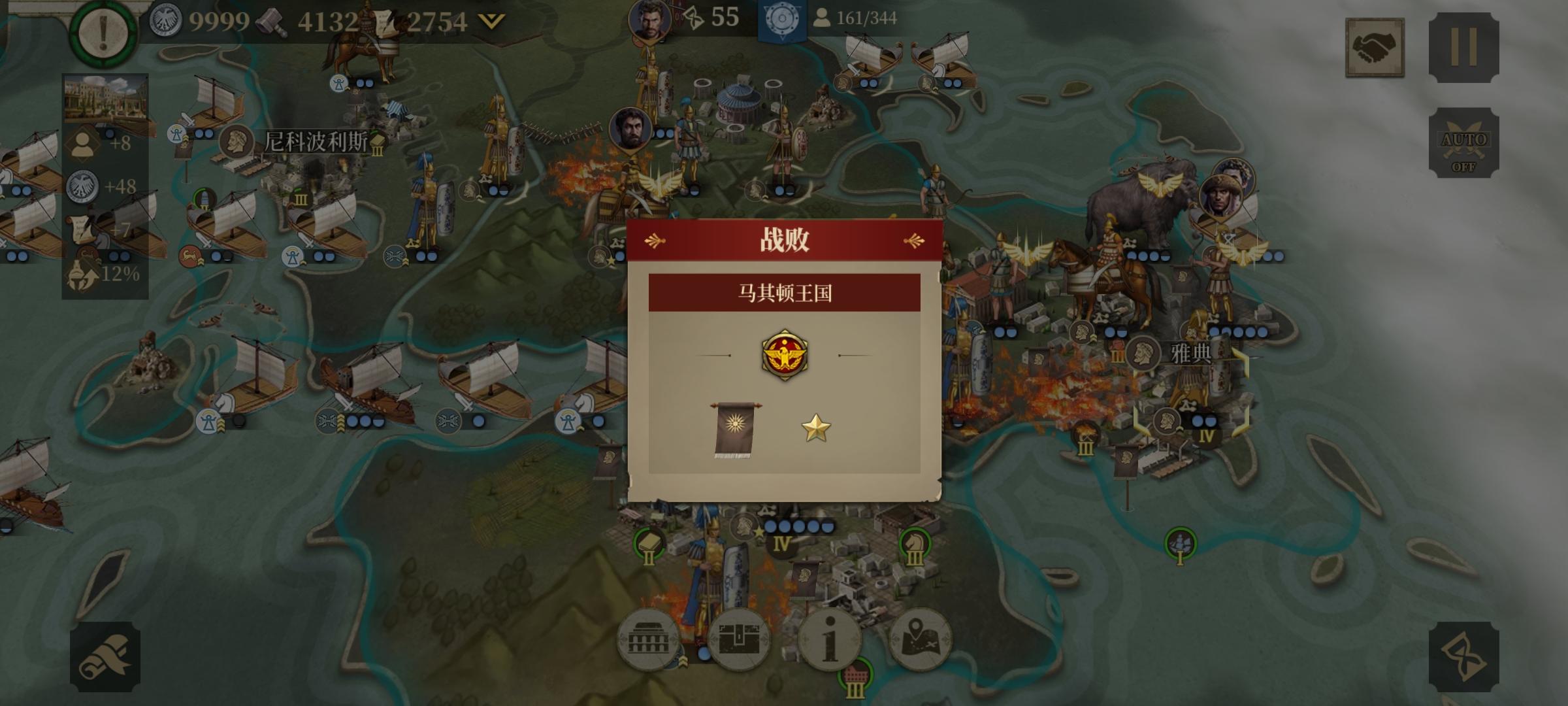The height and width of the screenshot is (706, 1568).
Task: Pause the game
Action: [x=1465, y=48]
